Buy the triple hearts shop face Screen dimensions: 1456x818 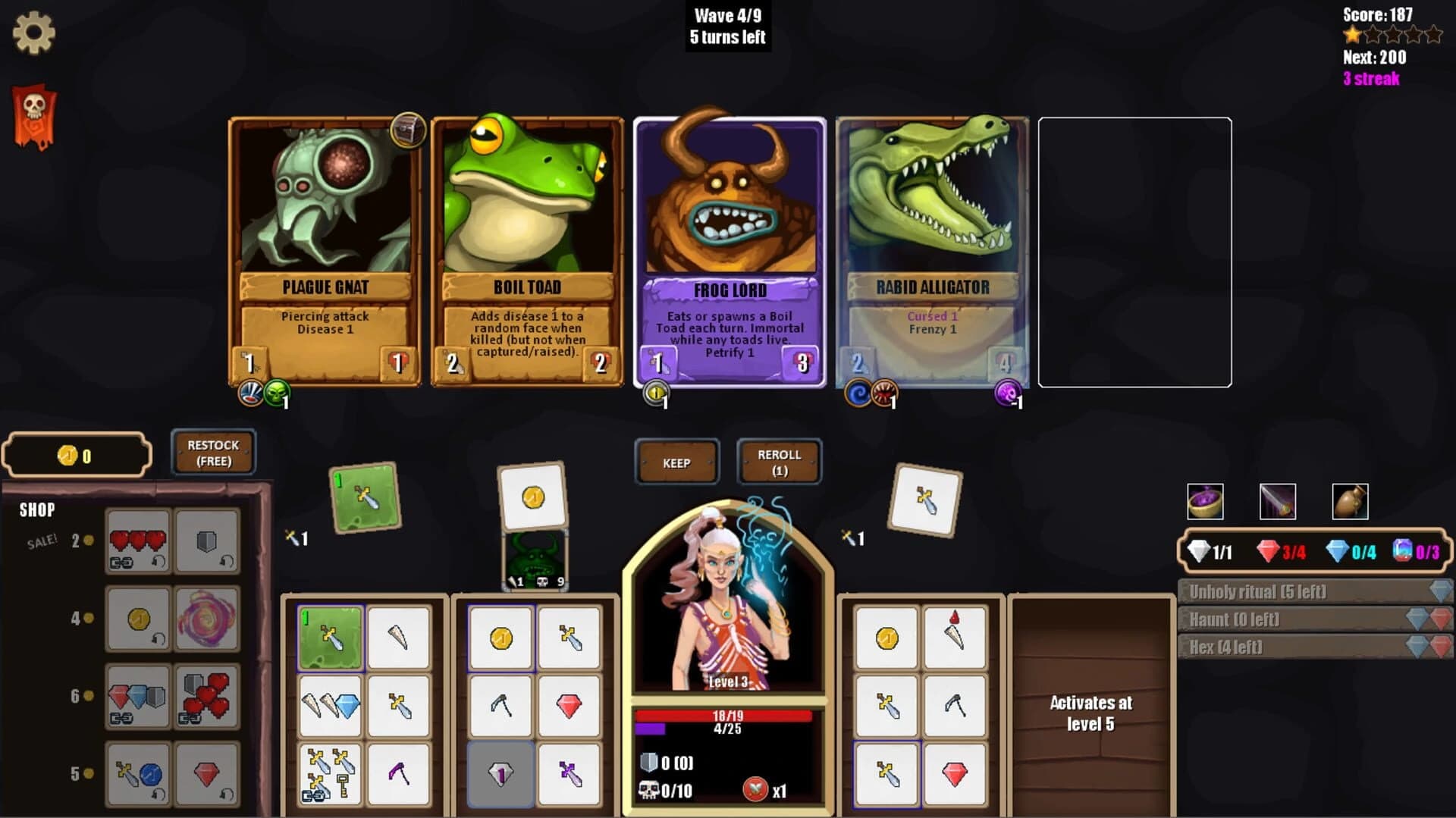coord(138,542)
